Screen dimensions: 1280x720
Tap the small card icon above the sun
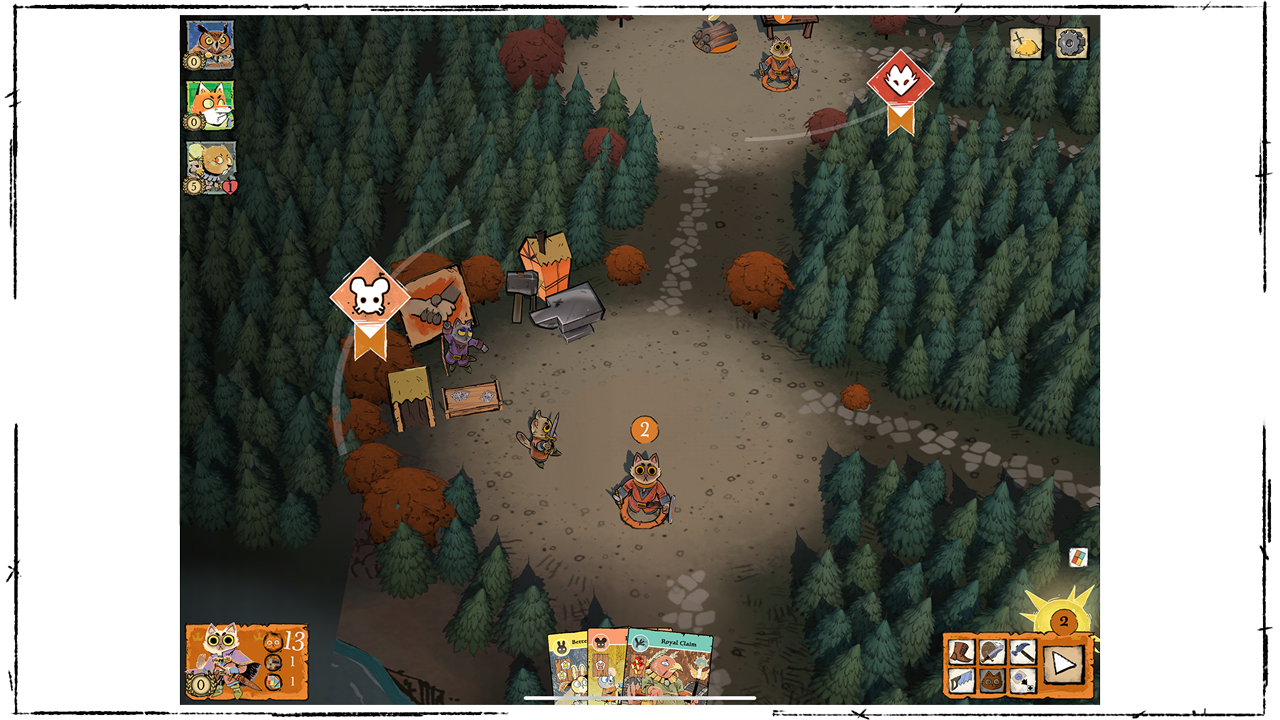(x=1078, y=557)
